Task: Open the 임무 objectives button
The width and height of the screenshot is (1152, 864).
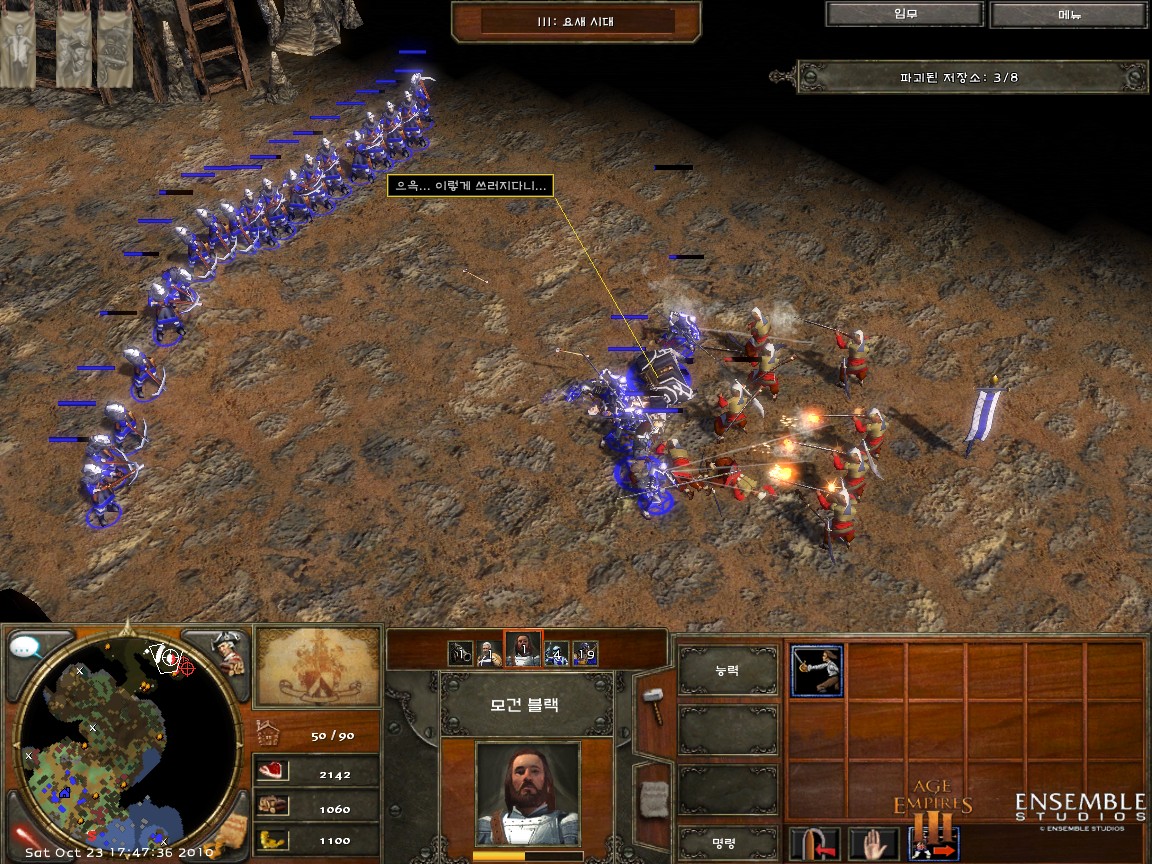Action: (904, 14)
